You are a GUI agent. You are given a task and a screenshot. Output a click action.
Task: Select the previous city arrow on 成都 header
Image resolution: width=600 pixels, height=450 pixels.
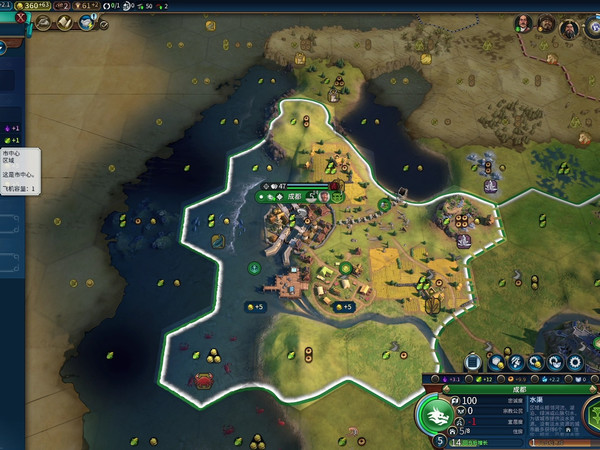click(446, 390)
